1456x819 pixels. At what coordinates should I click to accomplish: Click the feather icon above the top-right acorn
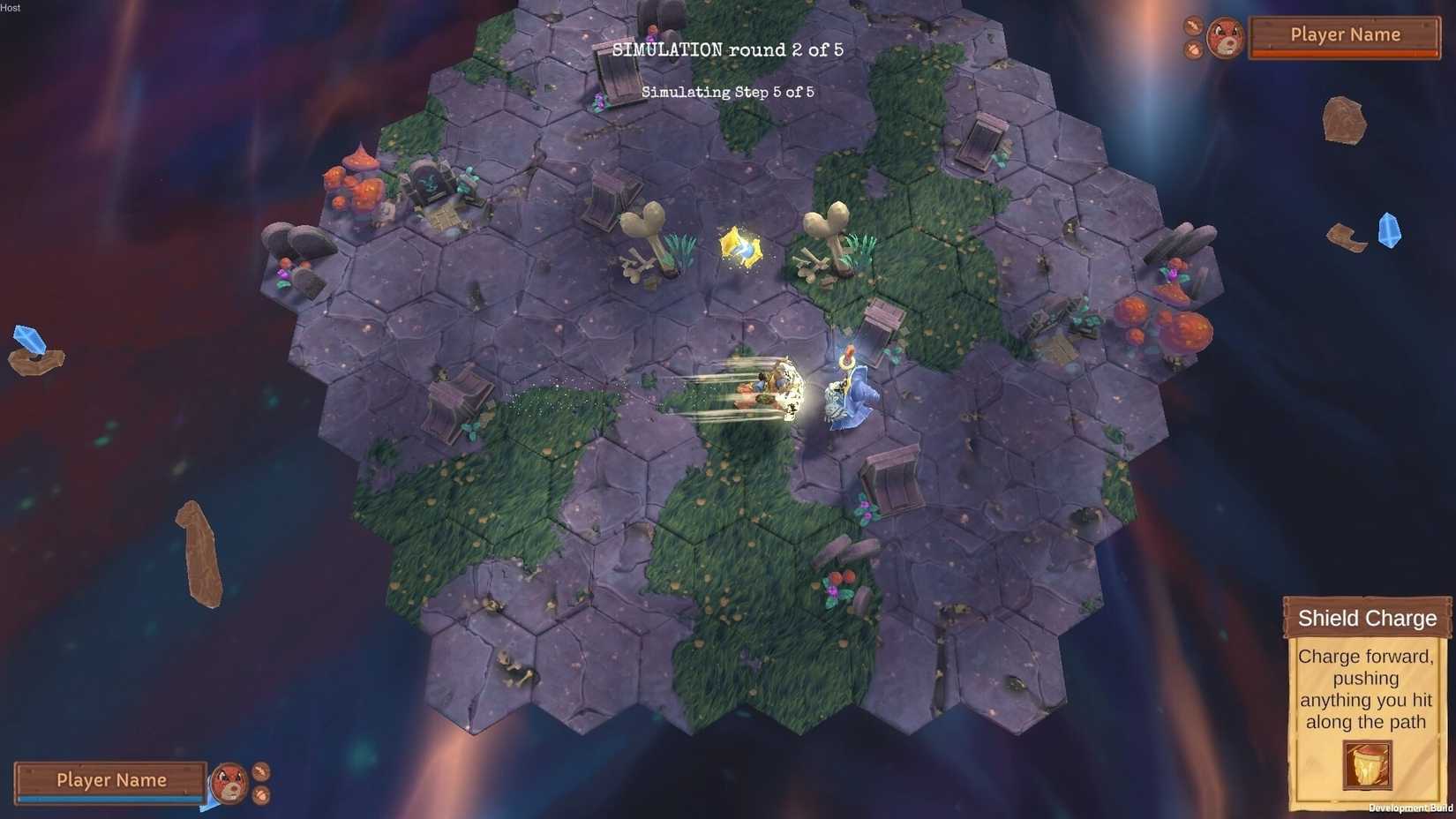[x=1193, y=26]
